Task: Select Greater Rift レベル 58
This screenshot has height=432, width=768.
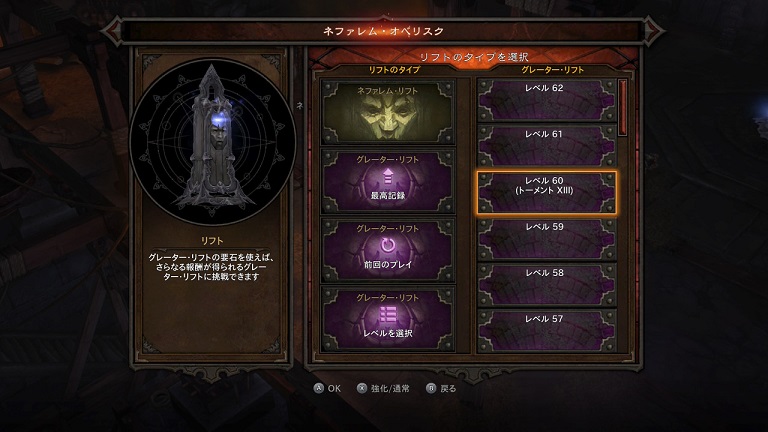Action: 544,284
